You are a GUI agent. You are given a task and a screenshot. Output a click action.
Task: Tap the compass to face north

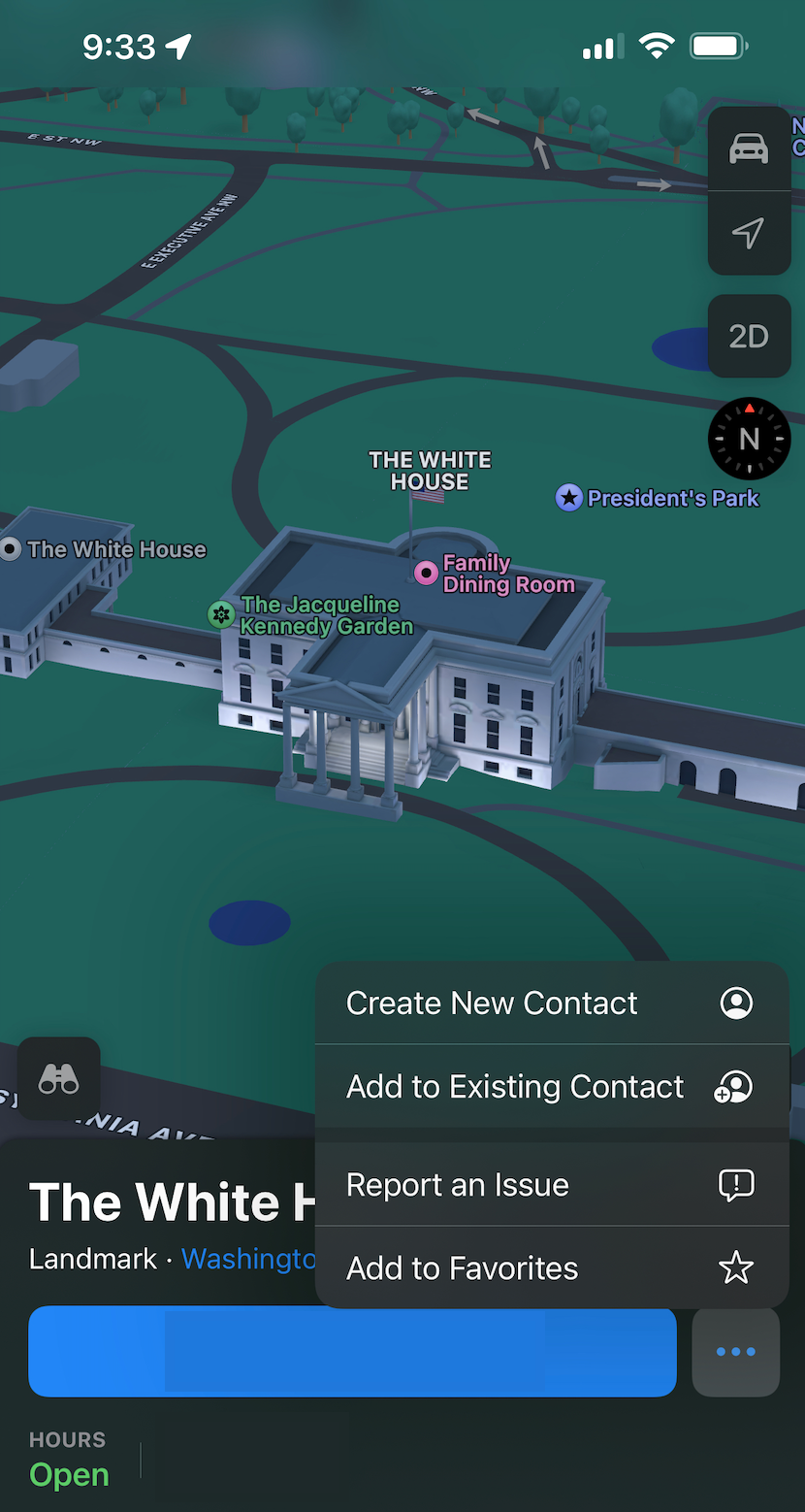(x=749, y=439)
